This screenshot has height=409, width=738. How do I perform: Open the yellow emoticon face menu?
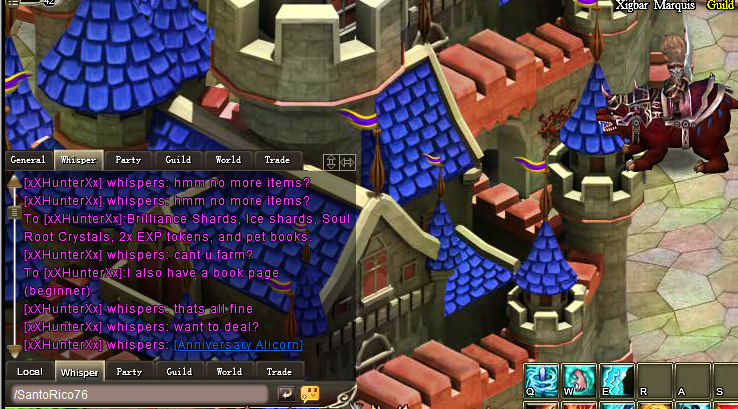tap(310, 394)
